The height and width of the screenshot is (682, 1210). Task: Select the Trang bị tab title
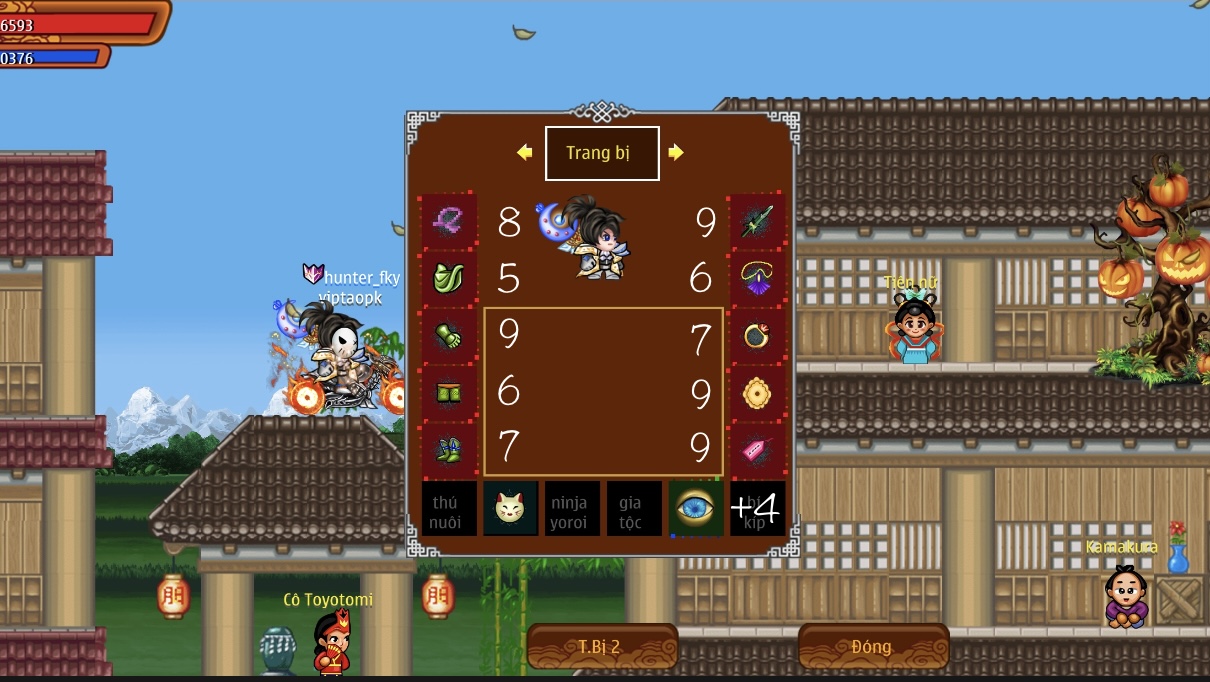coord(601,153)
